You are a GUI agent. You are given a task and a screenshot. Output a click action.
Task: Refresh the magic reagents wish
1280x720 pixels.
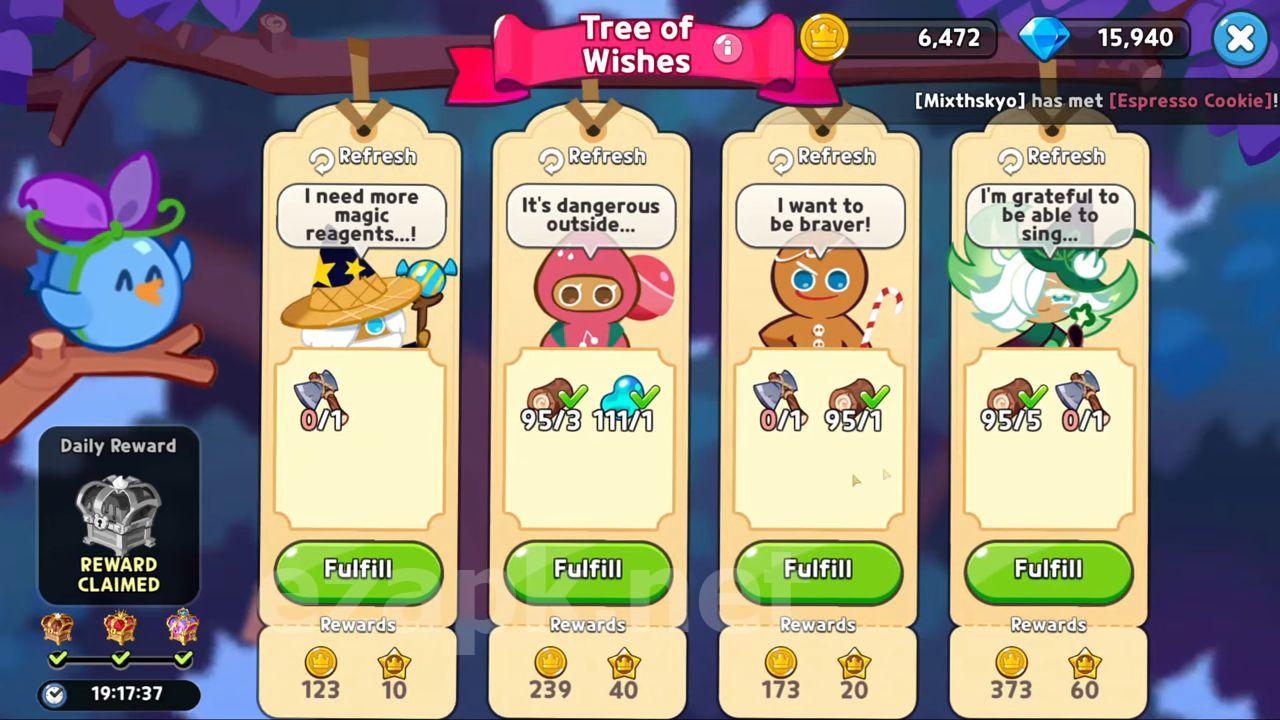pyautogui.click(x=363, y=157)
